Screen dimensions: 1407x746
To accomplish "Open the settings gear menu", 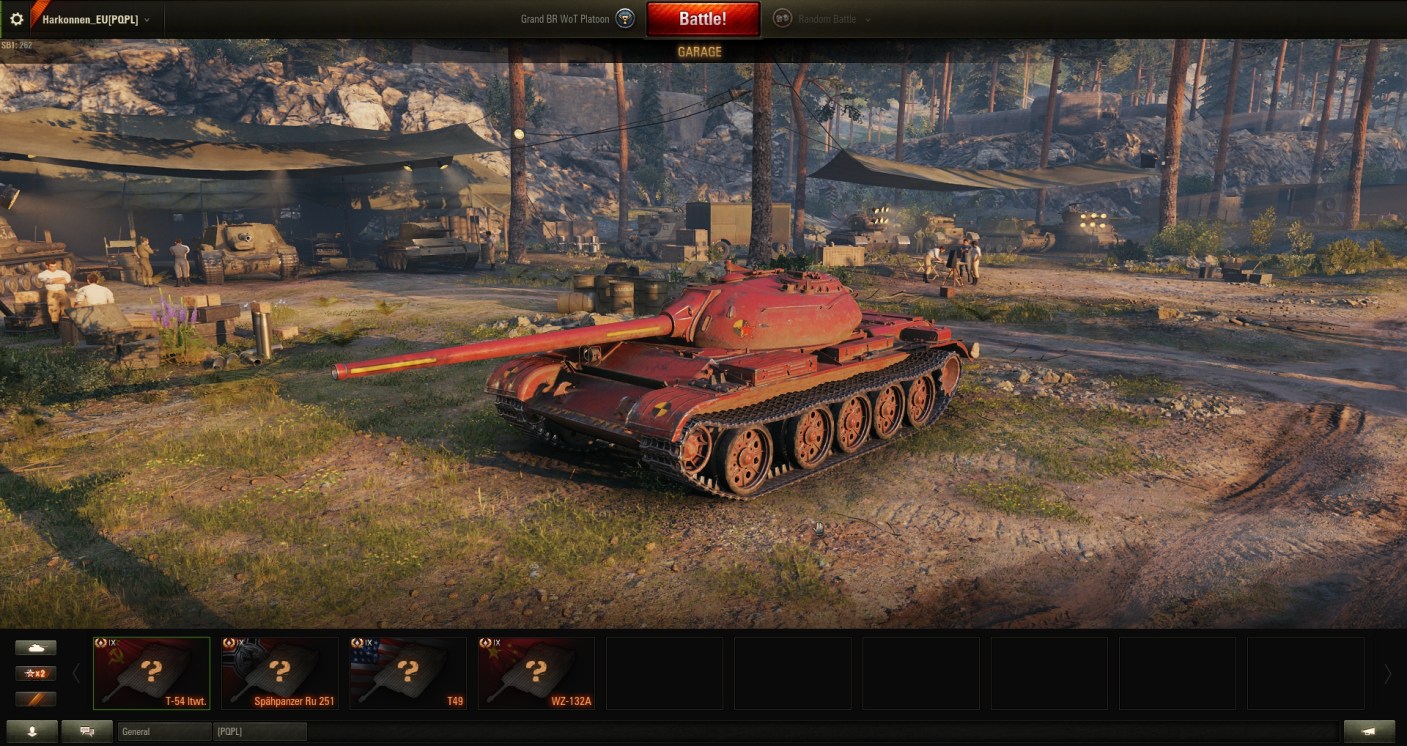I will 16,19.
